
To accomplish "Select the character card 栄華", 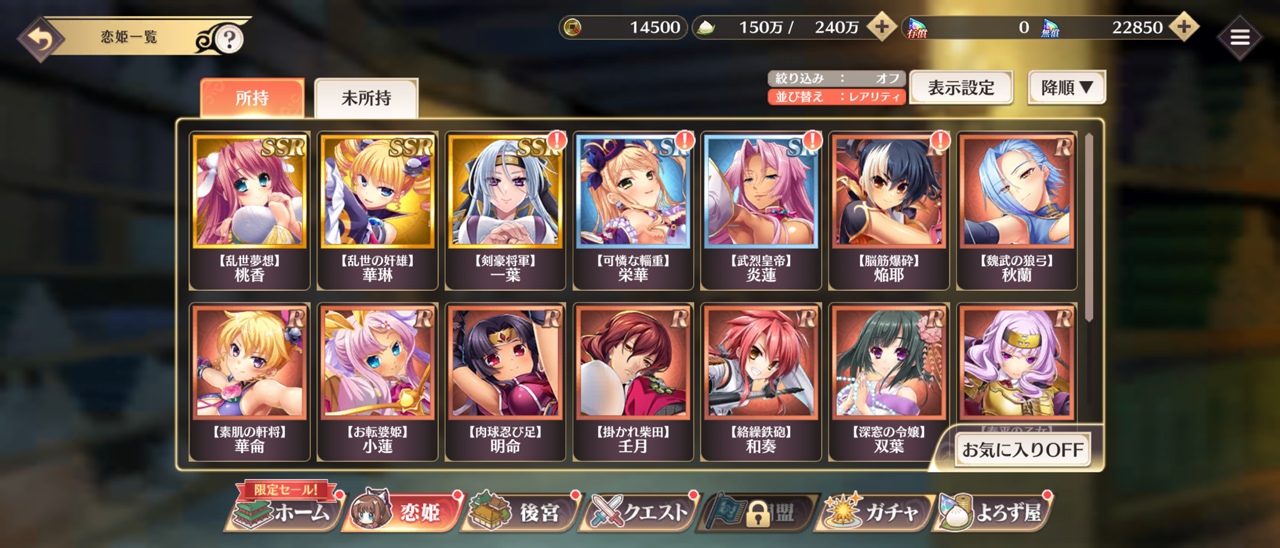I will tap(633, 210).
